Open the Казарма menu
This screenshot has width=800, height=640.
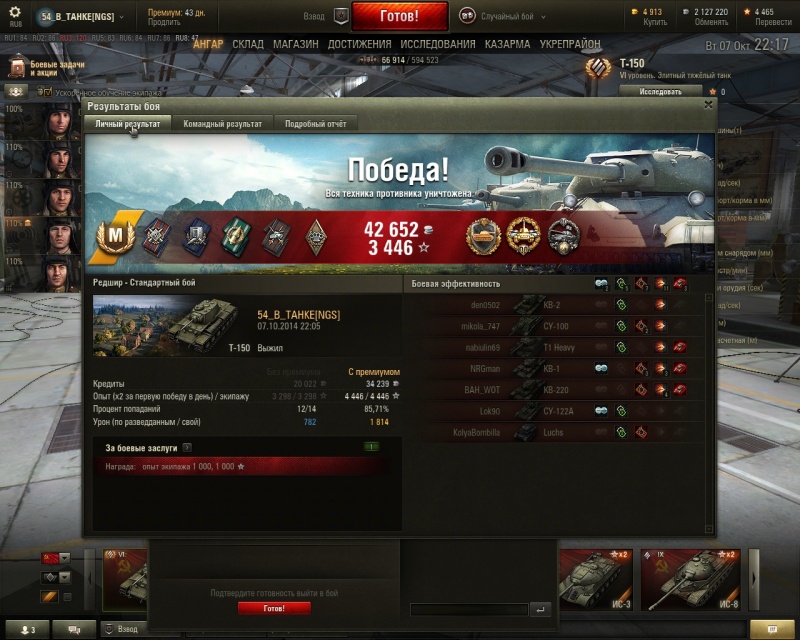click(508, 45)
